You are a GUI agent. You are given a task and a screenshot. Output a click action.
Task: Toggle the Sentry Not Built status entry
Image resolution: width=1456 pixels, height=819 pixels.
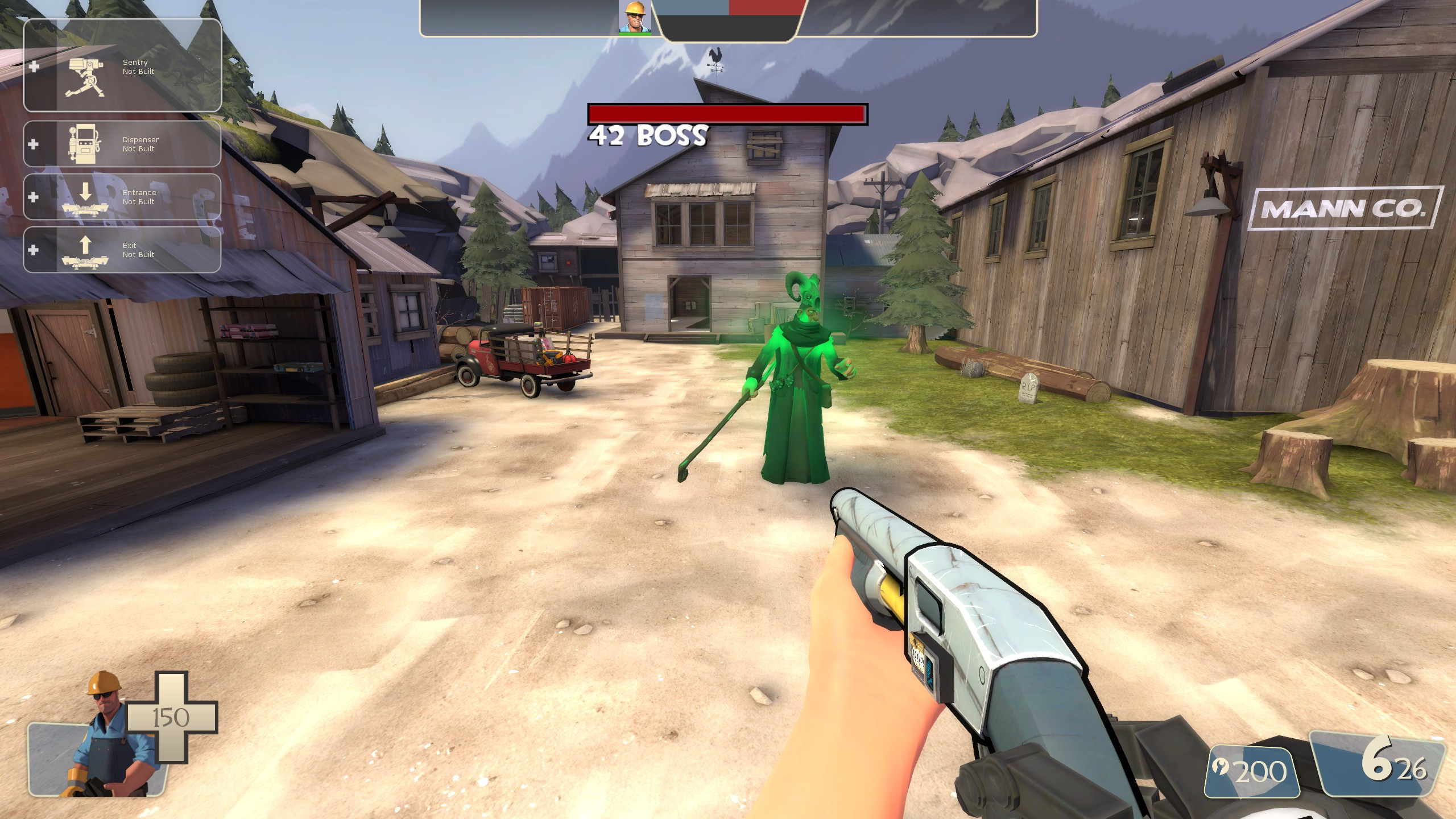click(x=138, y=67)
